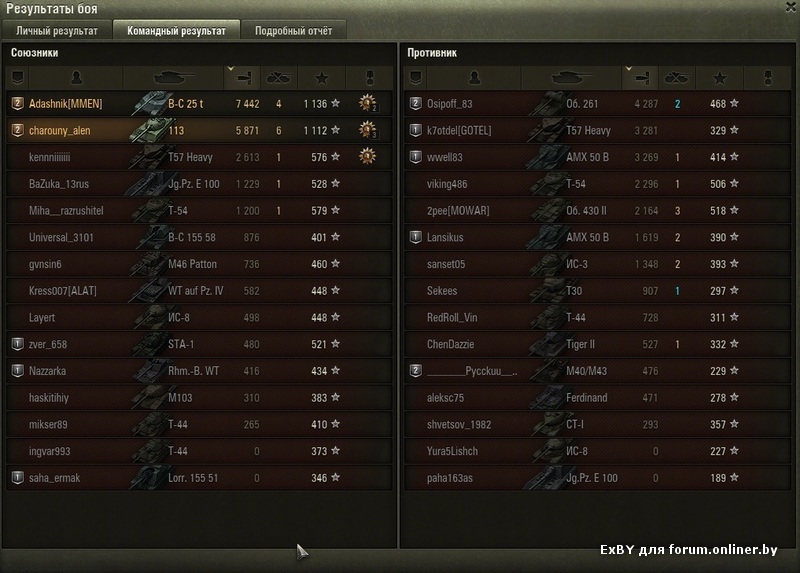Screen dimensions: 800x573
Task: Sort enemies by player name column
Action: [474, 76]
